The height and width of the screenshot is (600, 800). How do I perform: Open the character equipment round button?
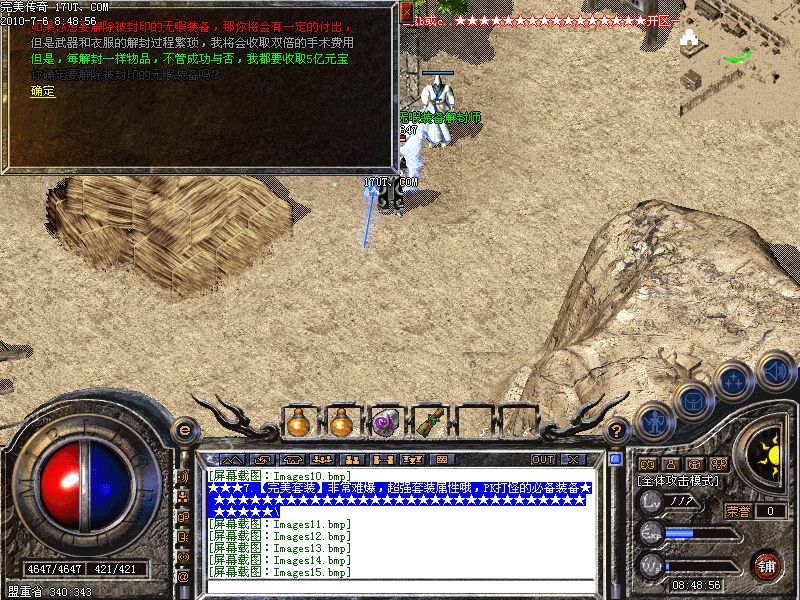[x=652, y=421]
